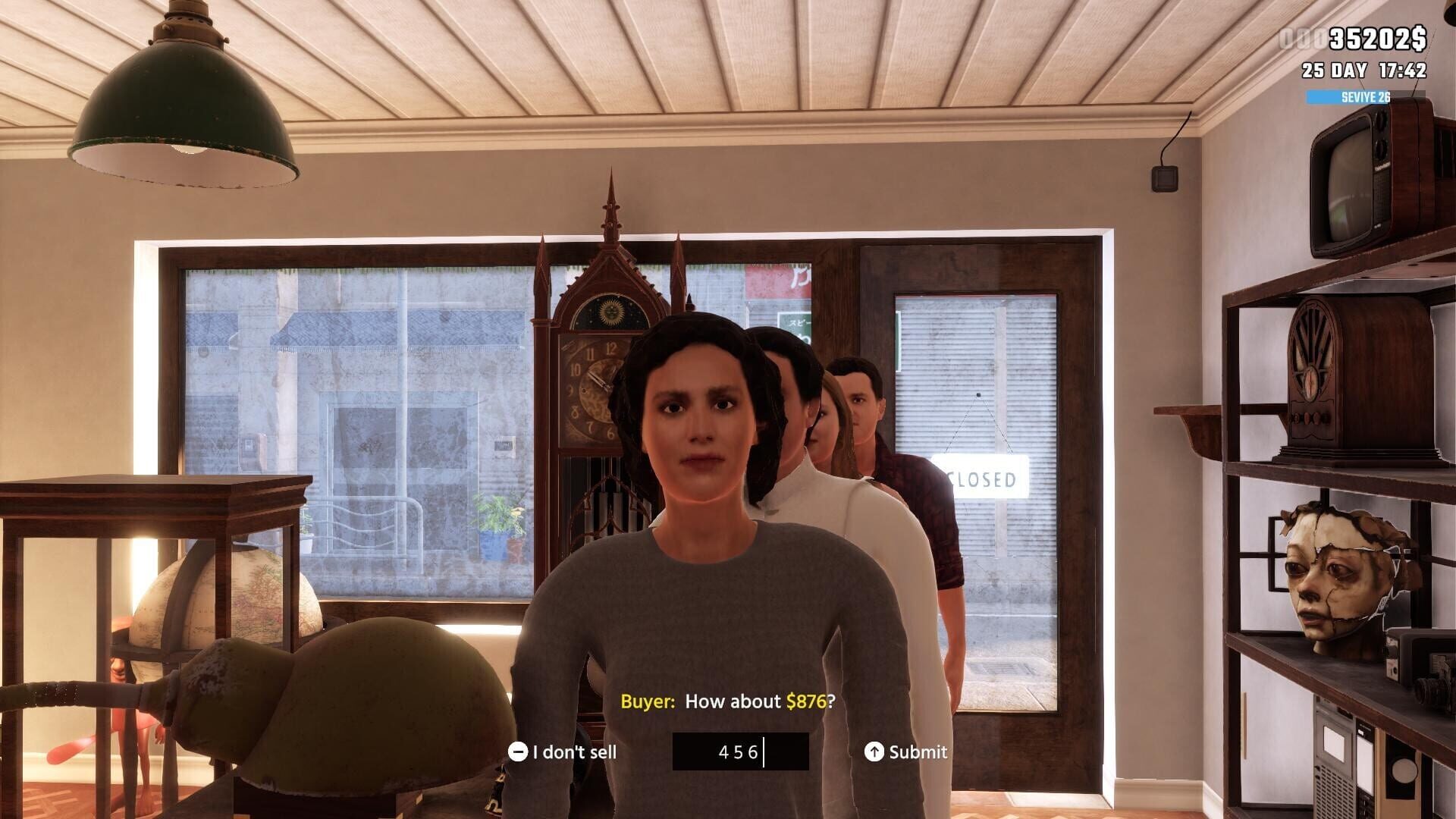Viewport: 1456px width, 819px height.
Task: Select the minus icon beside I don't sell
Action: [x=520, y=752]
